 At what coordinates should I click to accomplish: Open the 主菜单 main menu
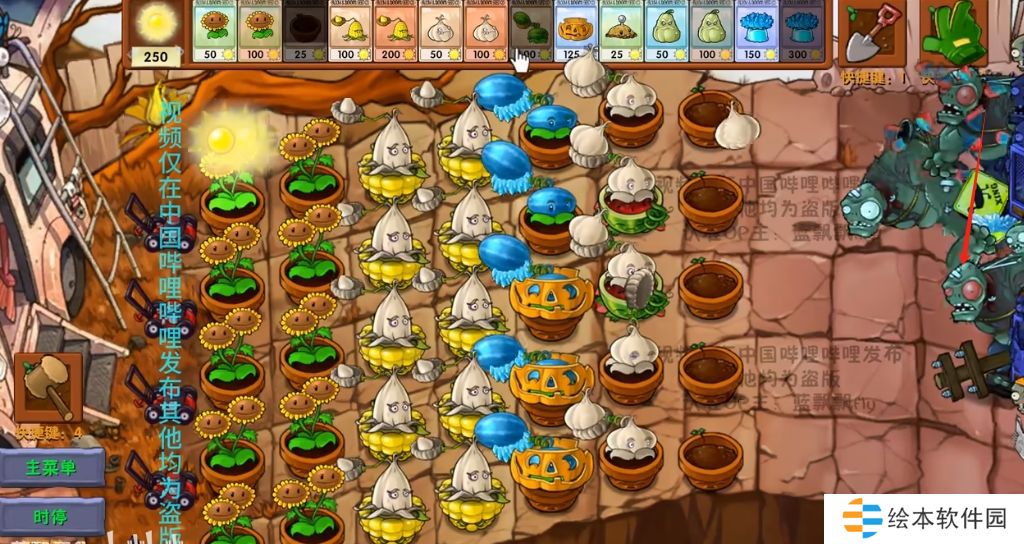point(52,467)
